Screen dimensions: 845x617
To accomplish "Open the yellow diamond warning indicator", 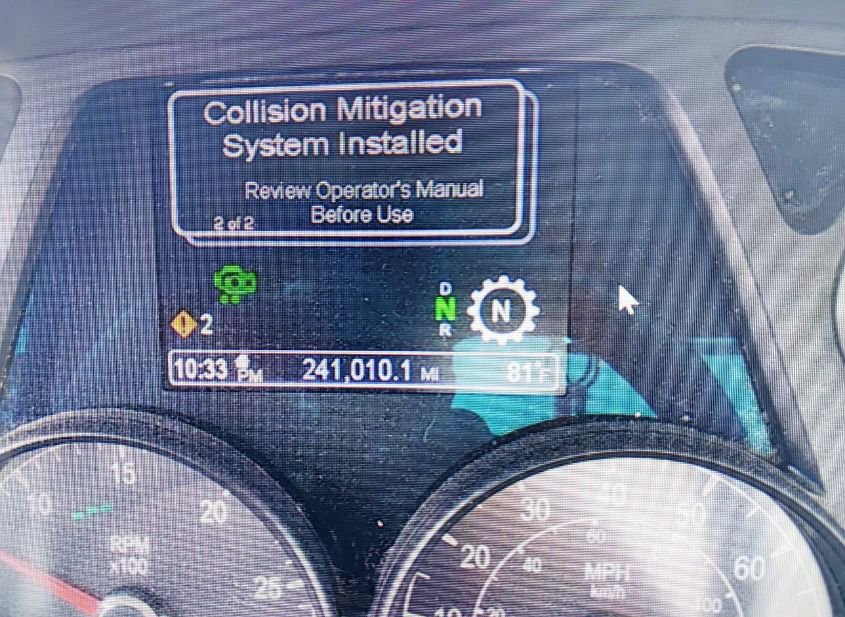I will tap(183, 325).
